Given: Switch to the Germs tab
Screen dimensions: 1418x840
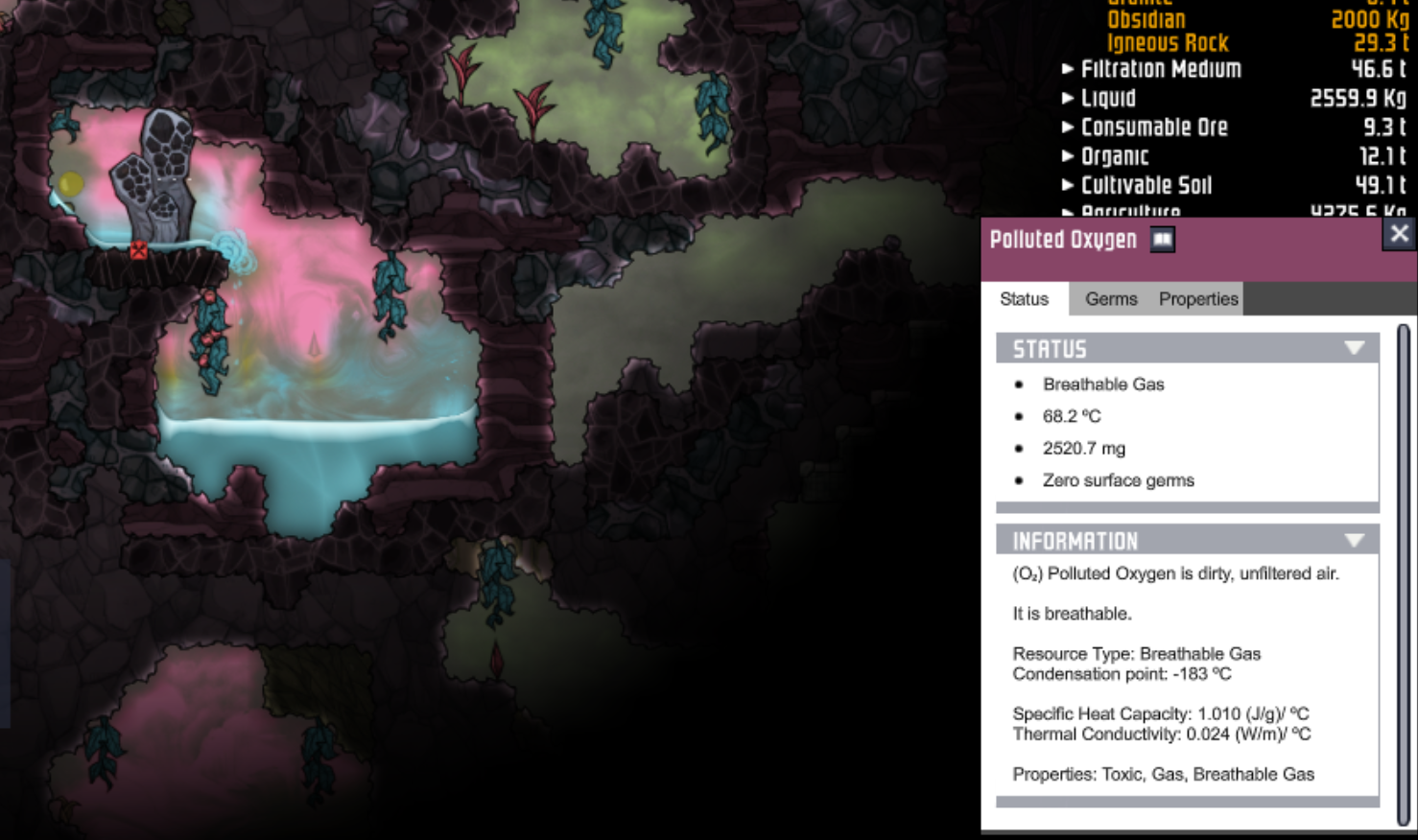Looking at the screenshot, I should 1110,299.
